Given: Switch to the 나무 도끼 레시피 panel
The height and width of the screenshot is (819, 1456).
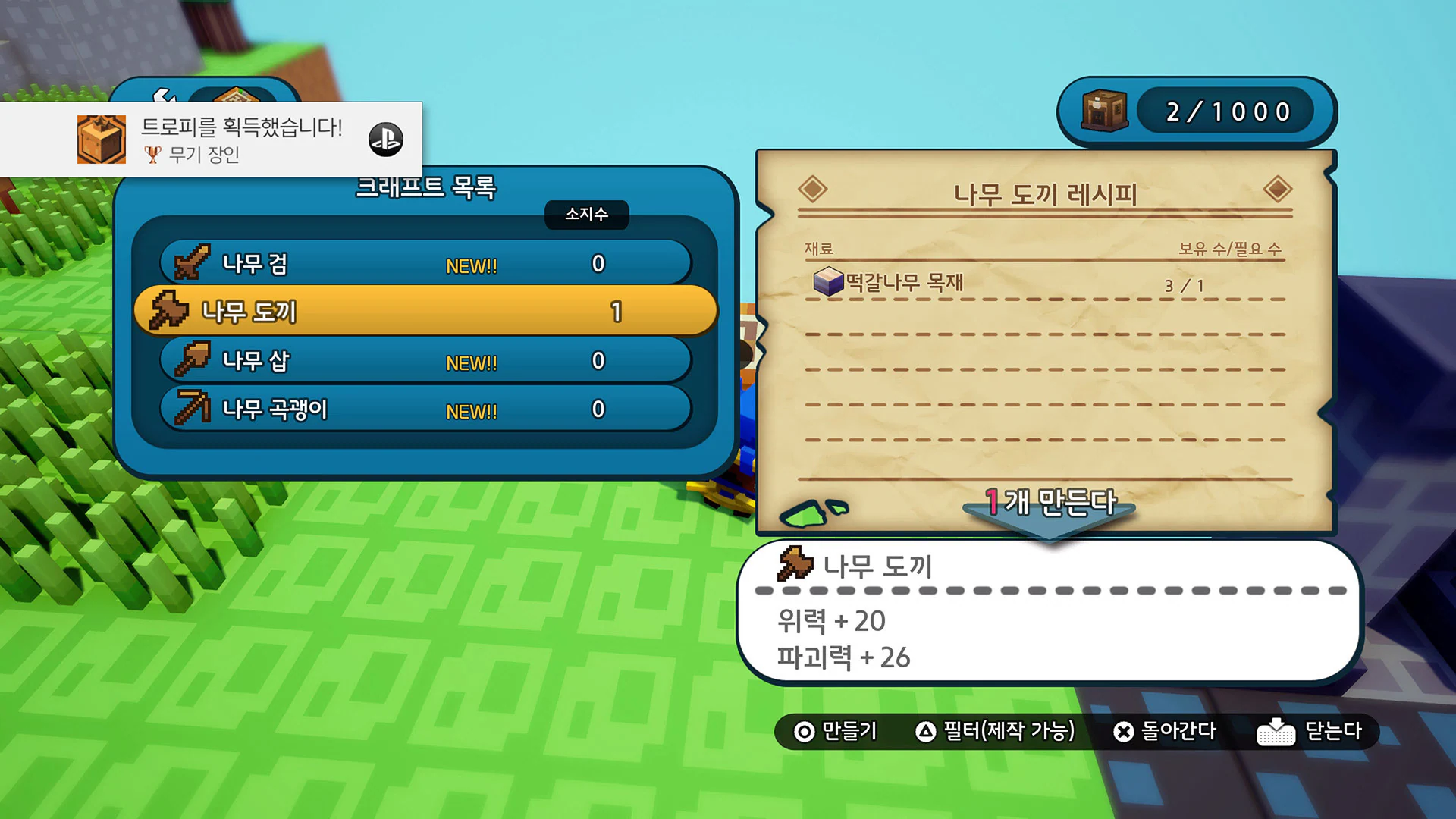Looking at the screenshot, I should click(x=1046, y=193).
